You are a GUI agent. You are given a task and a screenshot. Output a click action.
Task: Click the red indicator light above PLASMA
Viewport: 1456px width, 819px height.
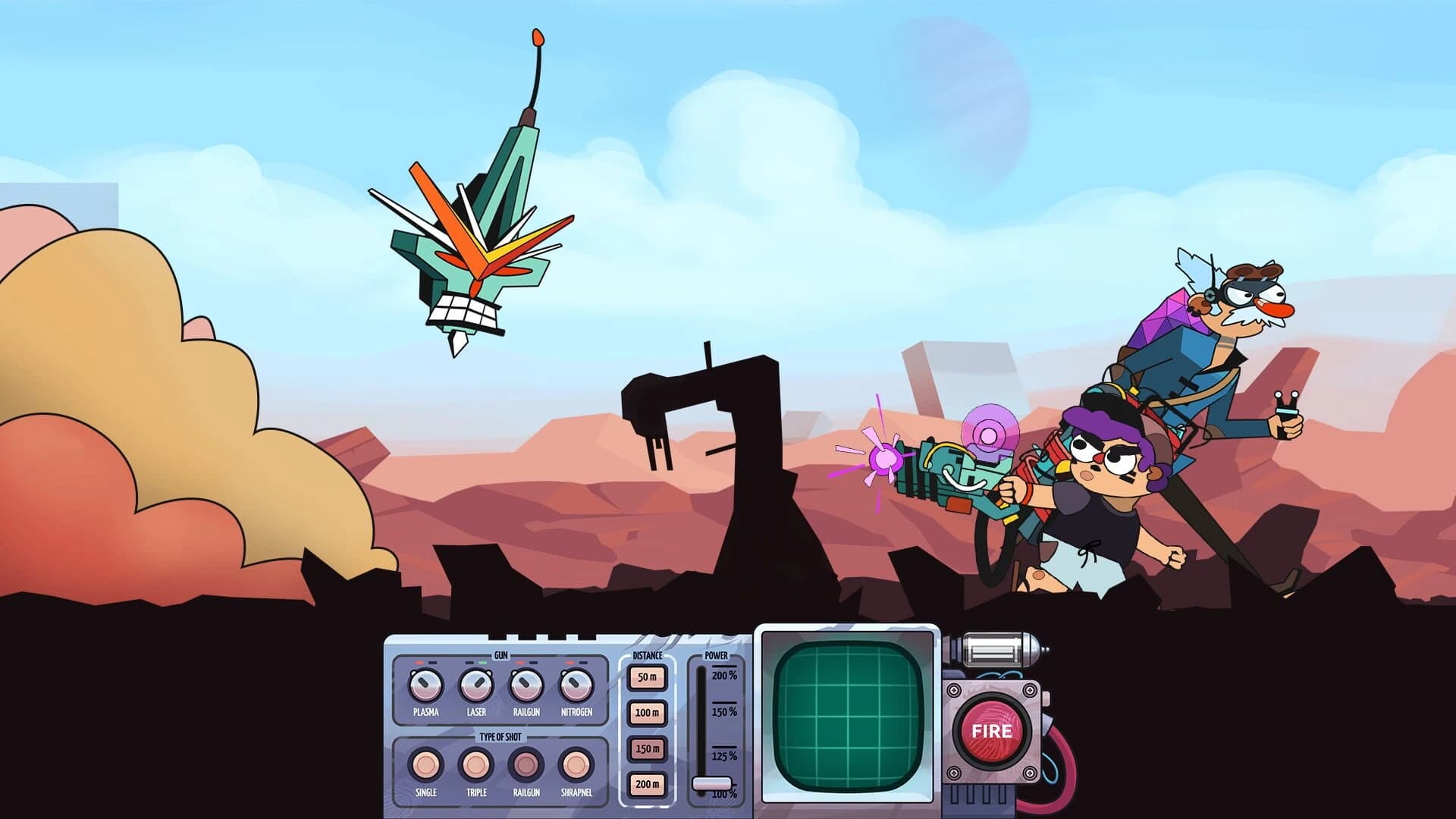coord(419,663)
